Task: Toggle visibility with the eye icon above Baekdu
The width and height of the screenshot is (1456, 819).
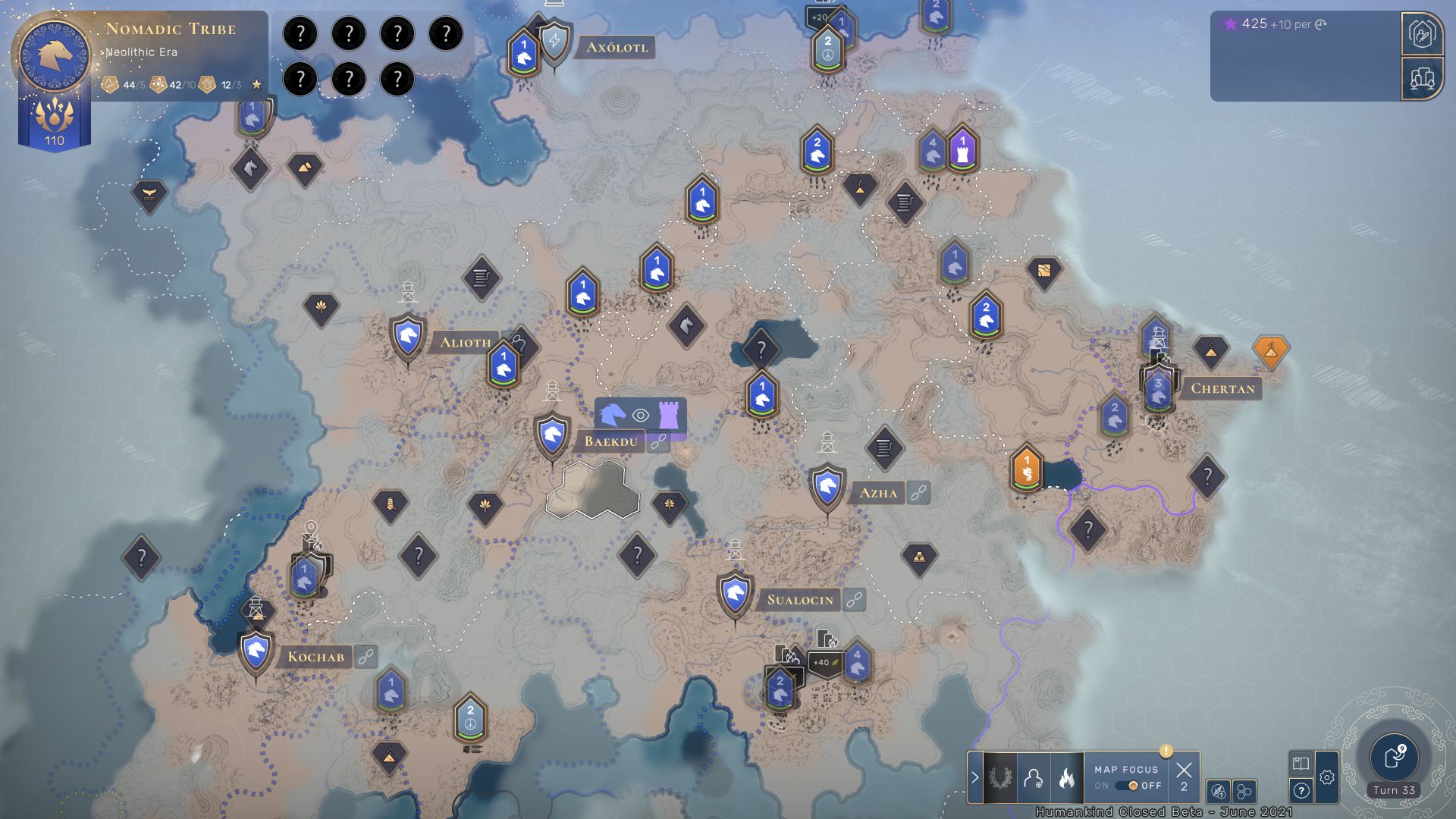Action: tap(641, 414)
